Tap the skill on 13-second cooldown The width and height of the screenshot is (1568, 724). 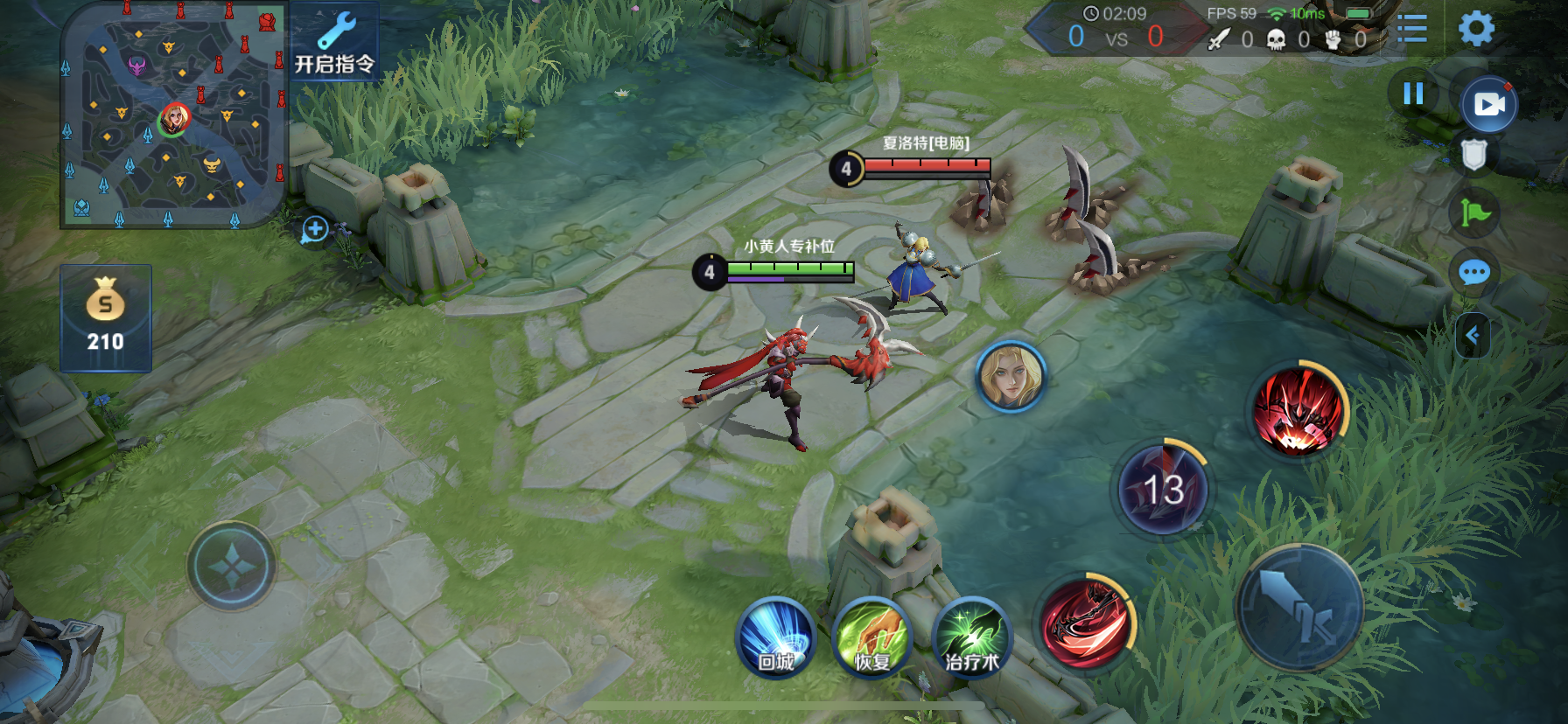coord(1163,490)
